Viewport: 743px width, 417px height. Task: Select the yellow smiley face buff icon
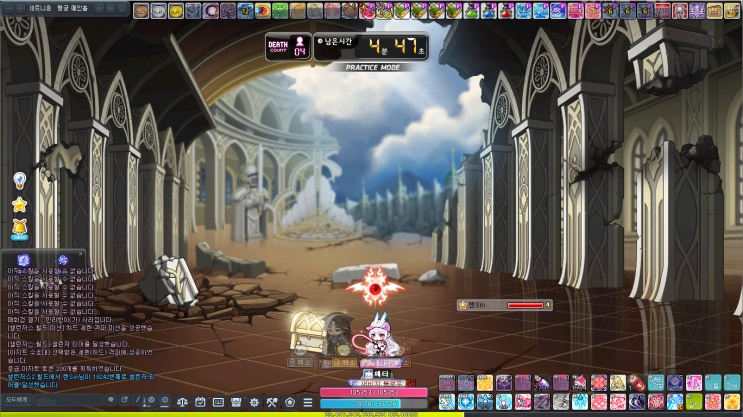tap(176, 11)
